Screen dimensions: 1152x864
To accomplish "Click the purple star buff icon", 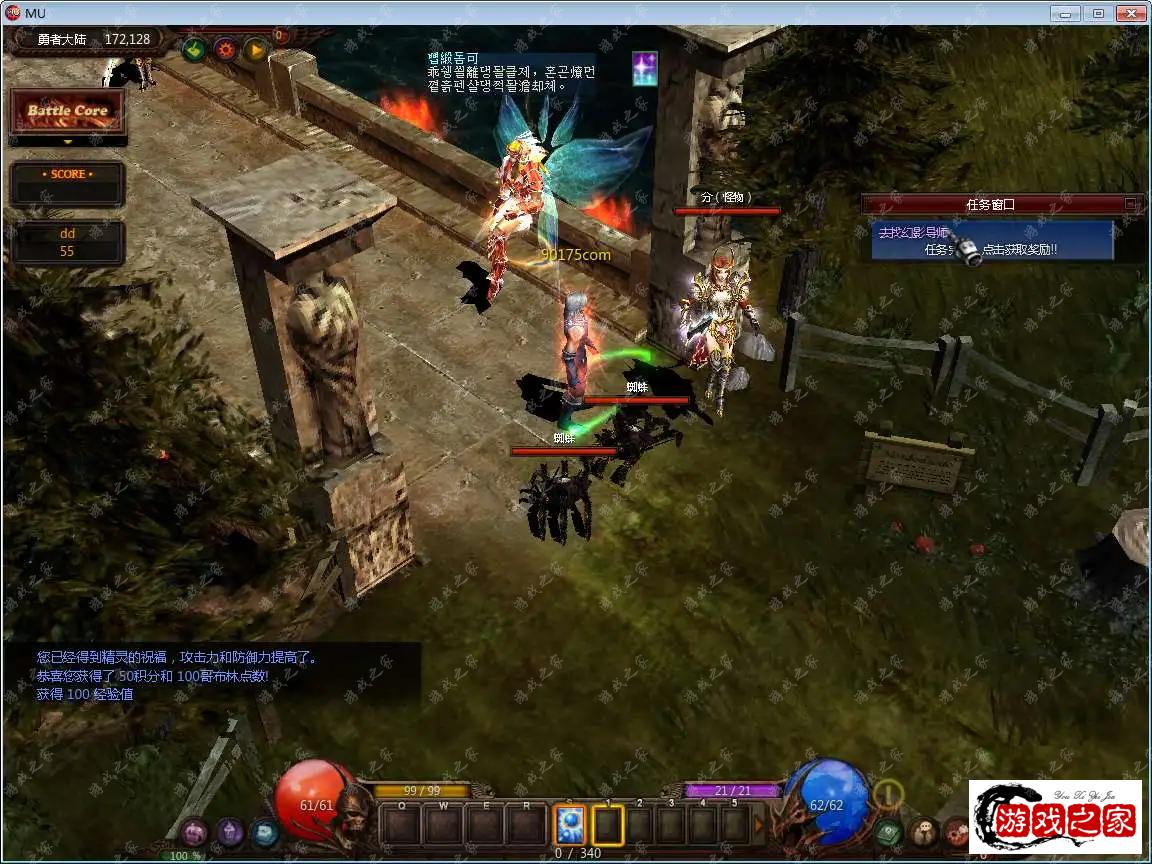I will [645, 69].
